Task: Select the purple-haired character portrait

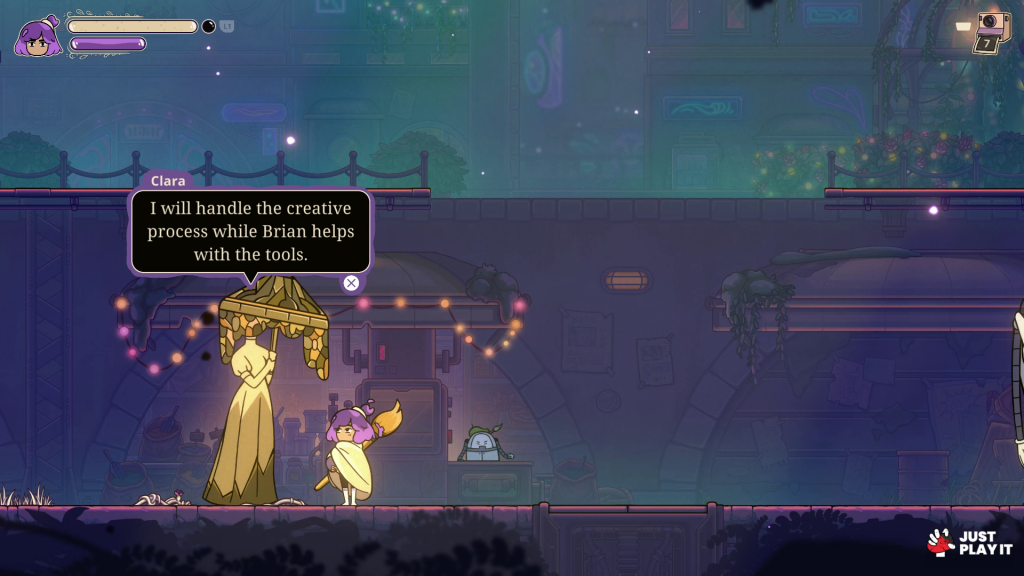Action: (x=36, y=38)
